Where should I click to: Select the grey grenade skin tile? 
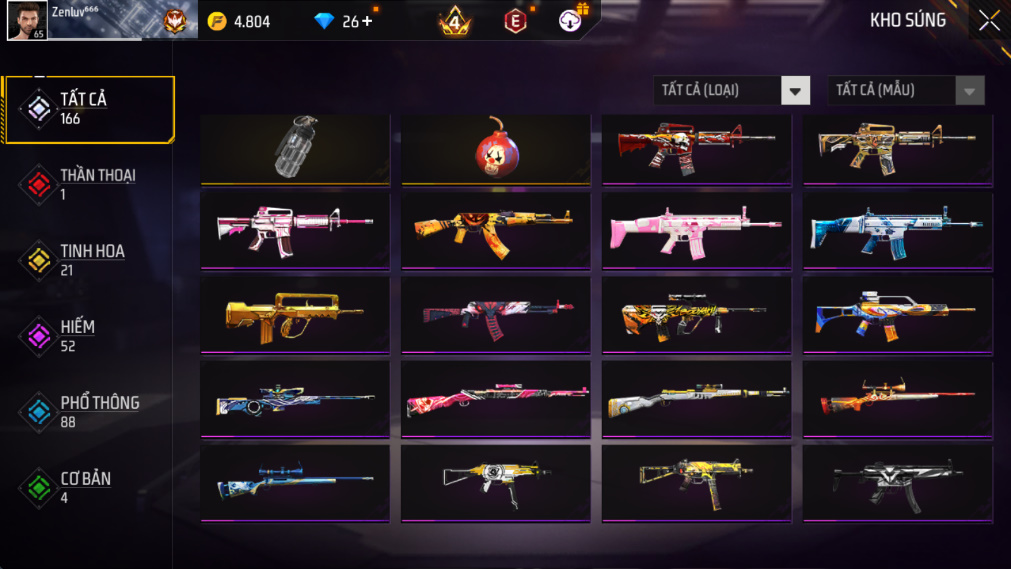click(x=295, y=148)
